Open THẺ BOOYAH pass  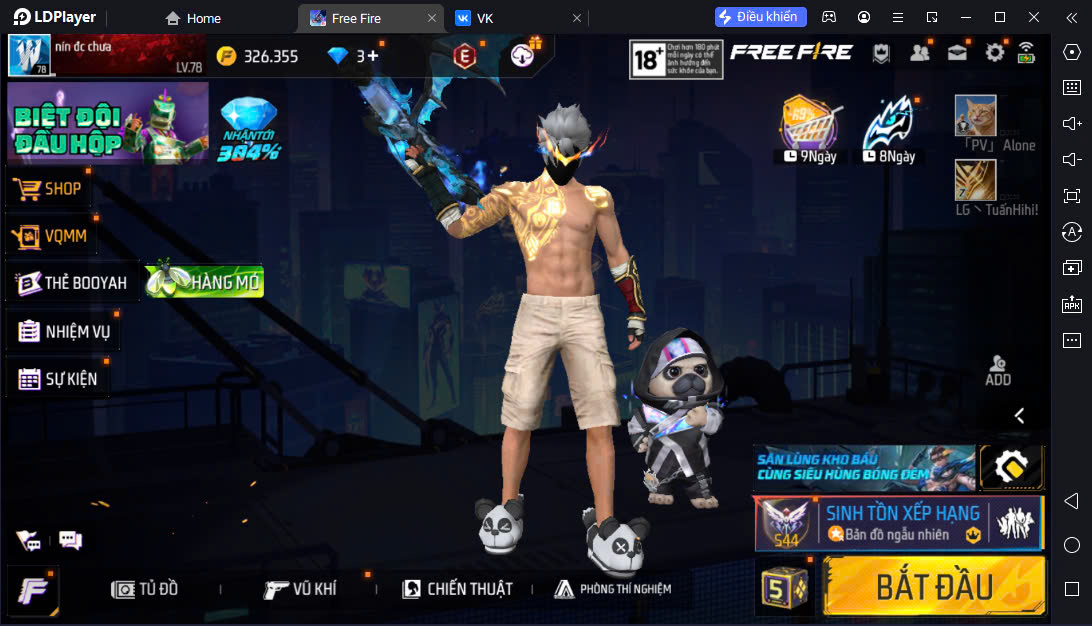click(72, 283)
